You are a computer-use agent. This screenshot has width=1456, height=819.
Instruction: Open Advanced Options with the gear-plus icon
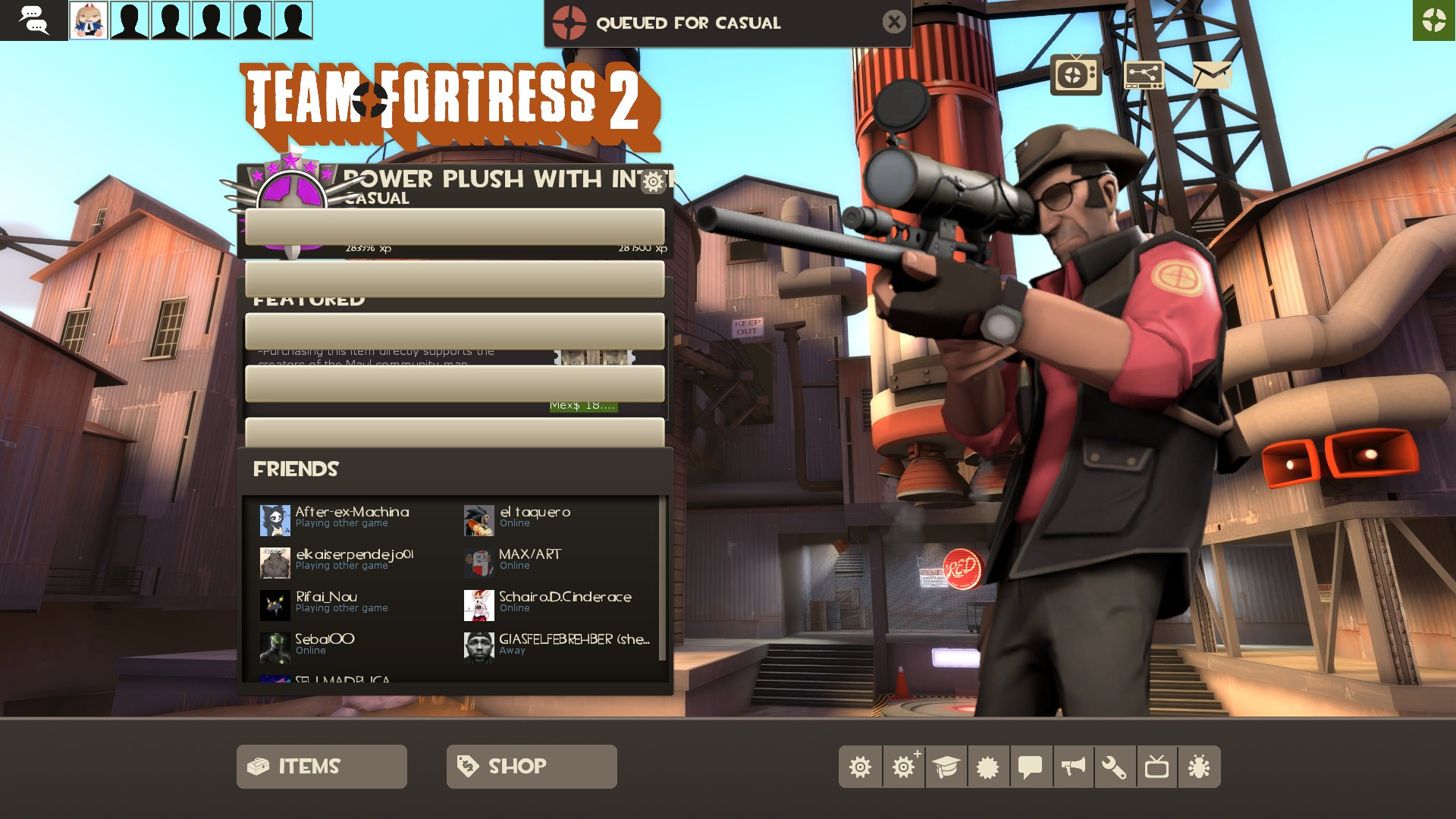click(903, 767)
